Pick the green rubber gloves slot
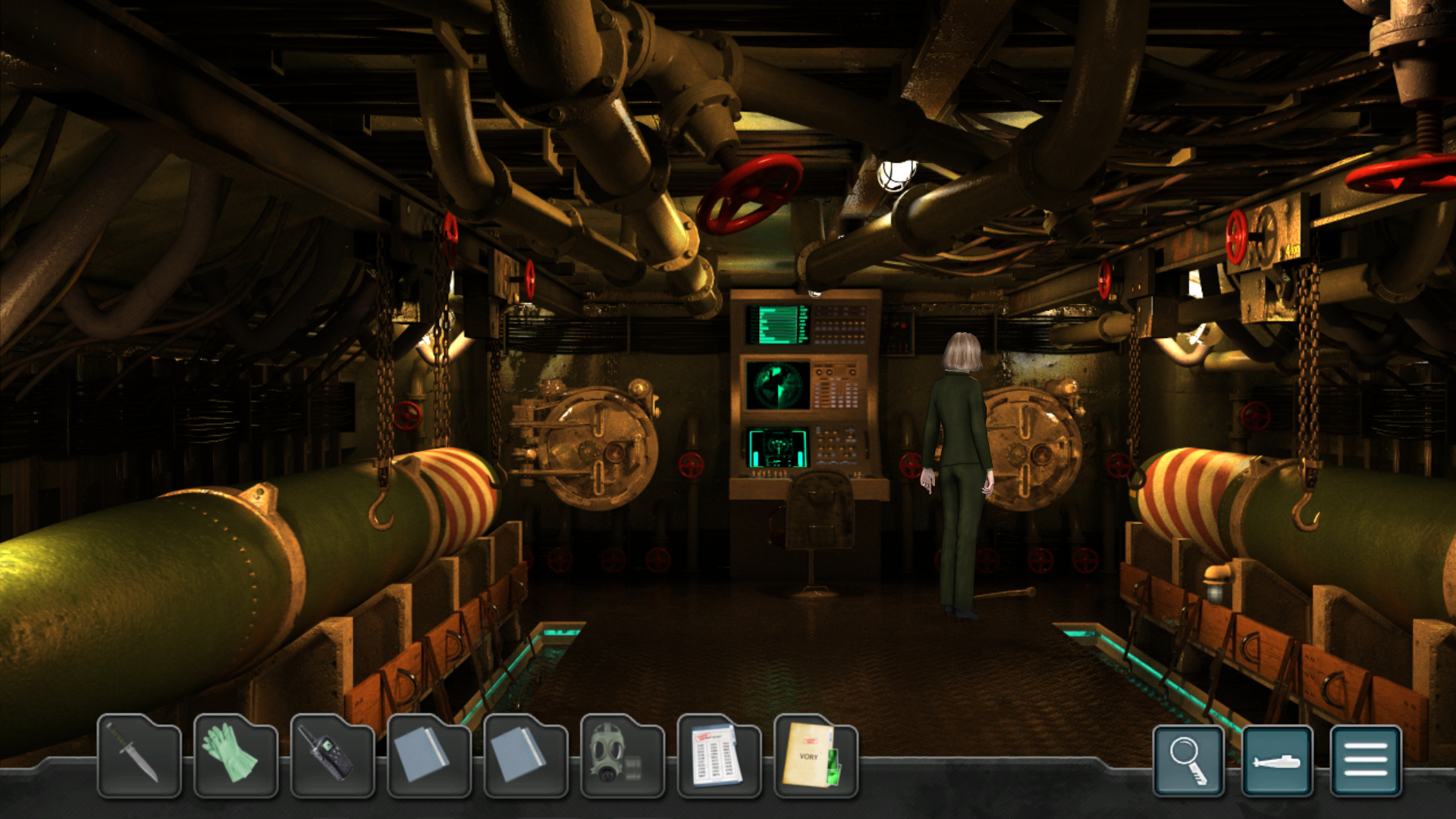Viewport: 1456px width, 819px height. coord(235,757)
